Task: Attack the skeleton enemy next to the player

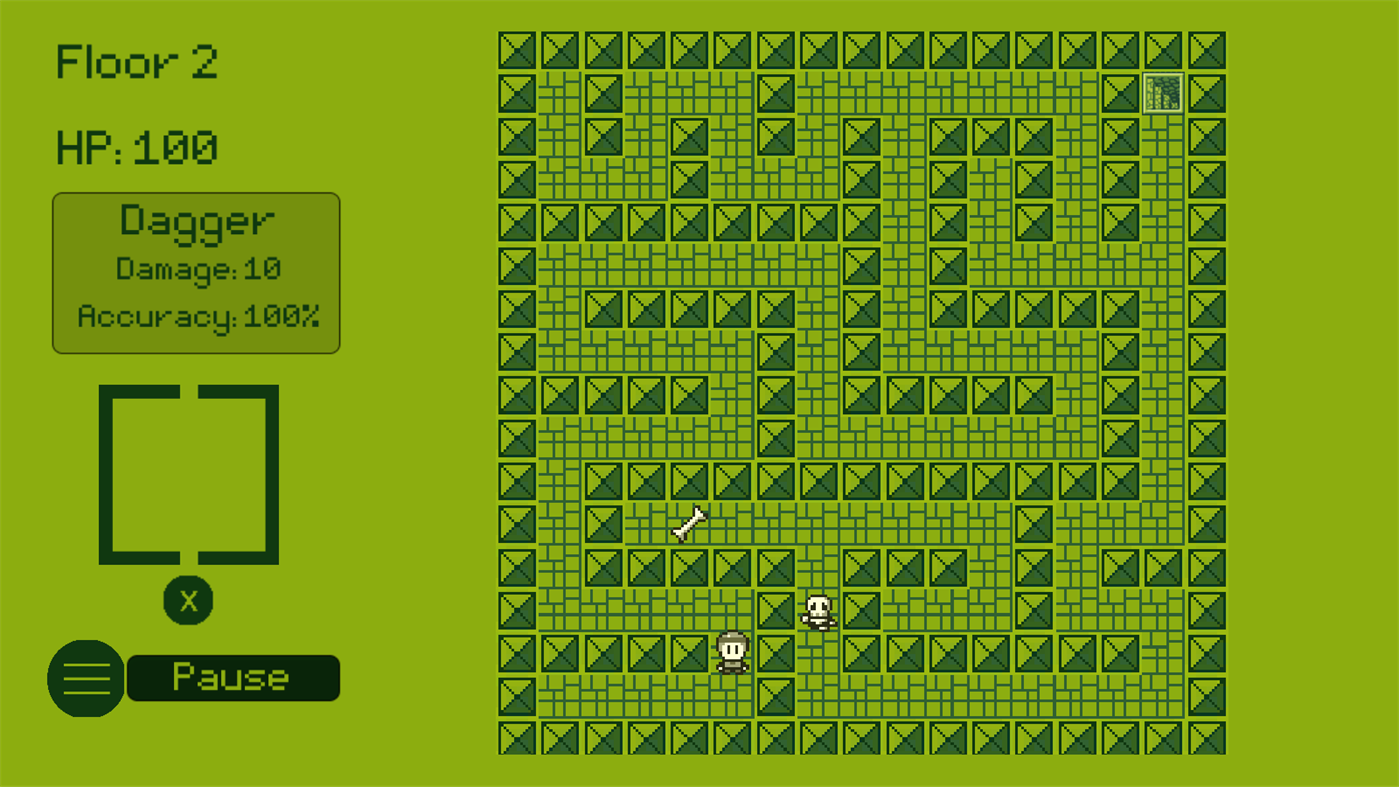Action: (818, 610)
